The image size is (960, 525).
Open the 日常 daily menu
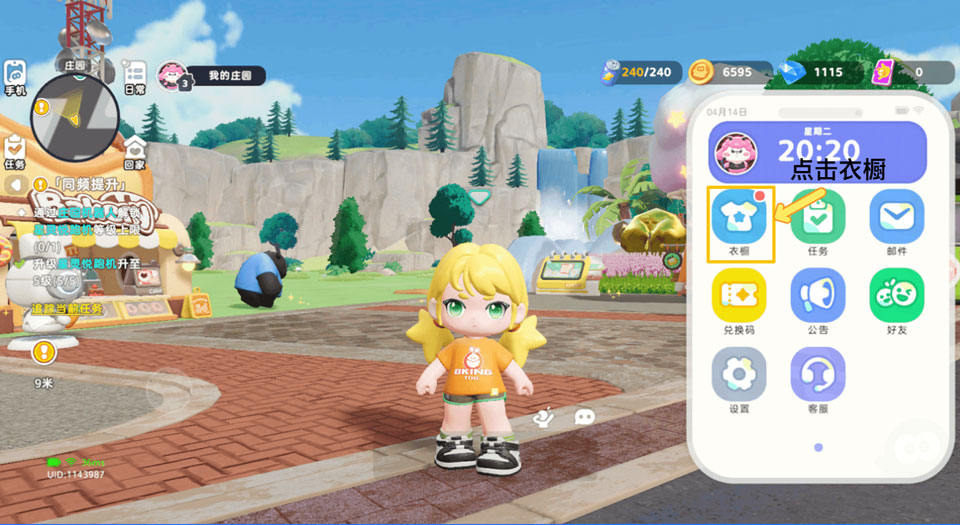pos(134,77)
